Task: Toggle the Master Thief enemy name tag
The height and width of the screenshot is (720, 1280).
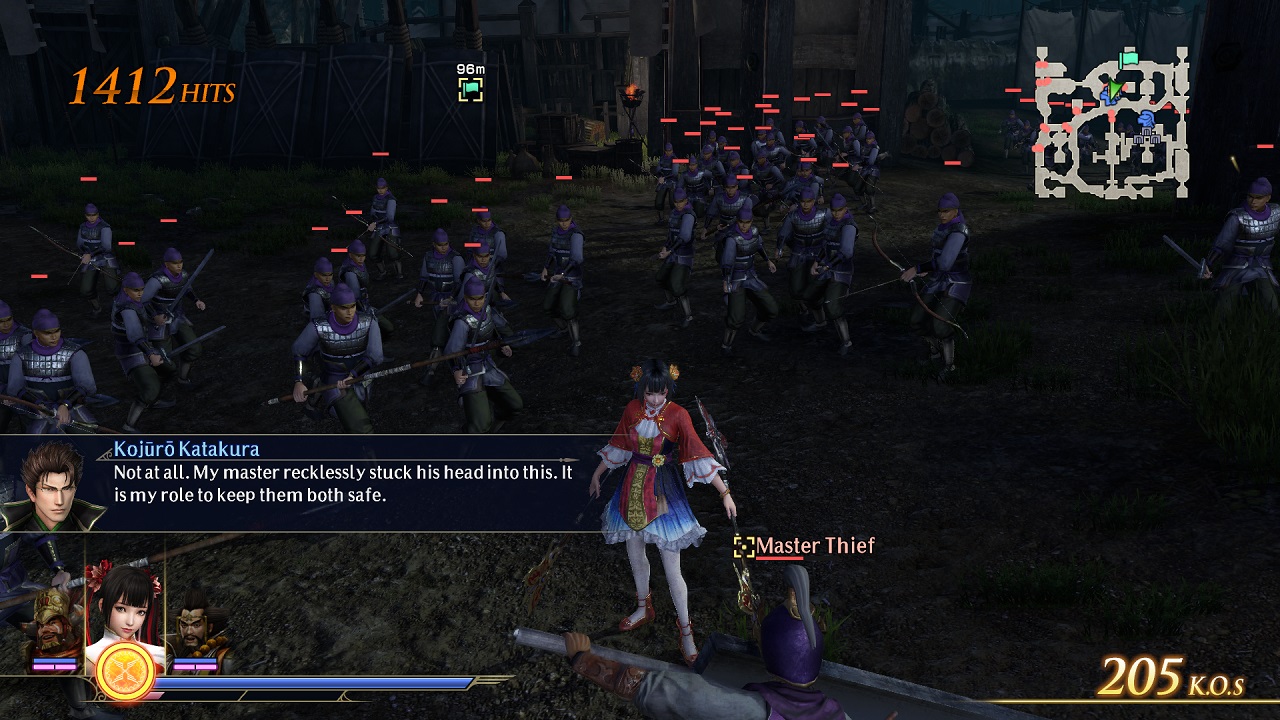Action: [815, 546]
